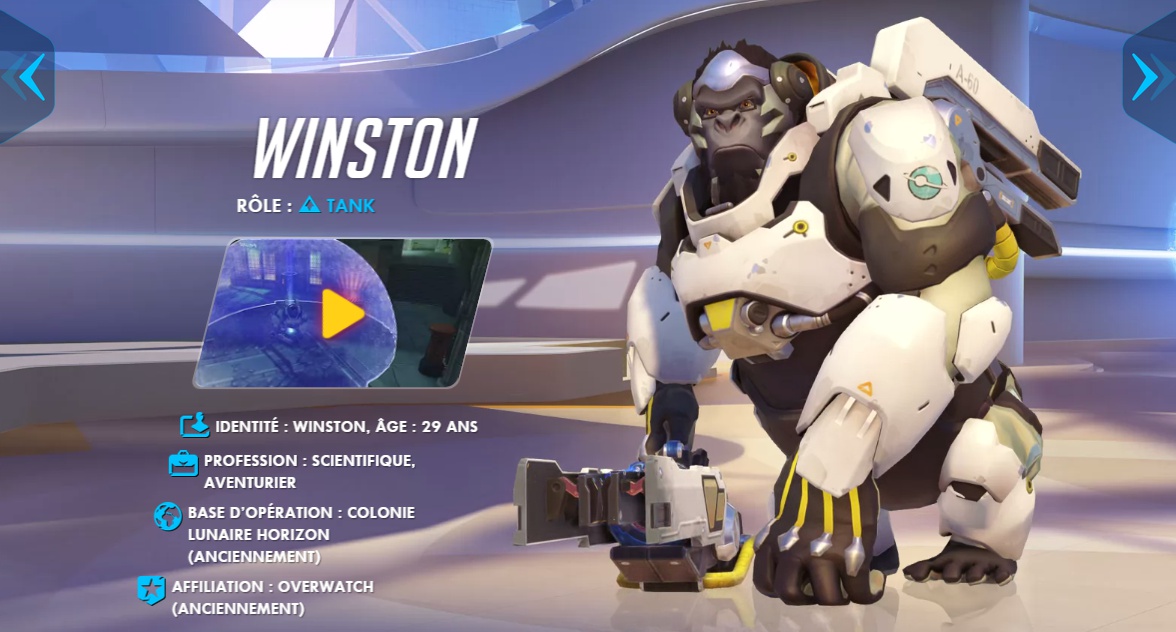The image size is (1176, 632).
Task: Go to the next hero with right arrow
Action: click(x=1147, y=77)
